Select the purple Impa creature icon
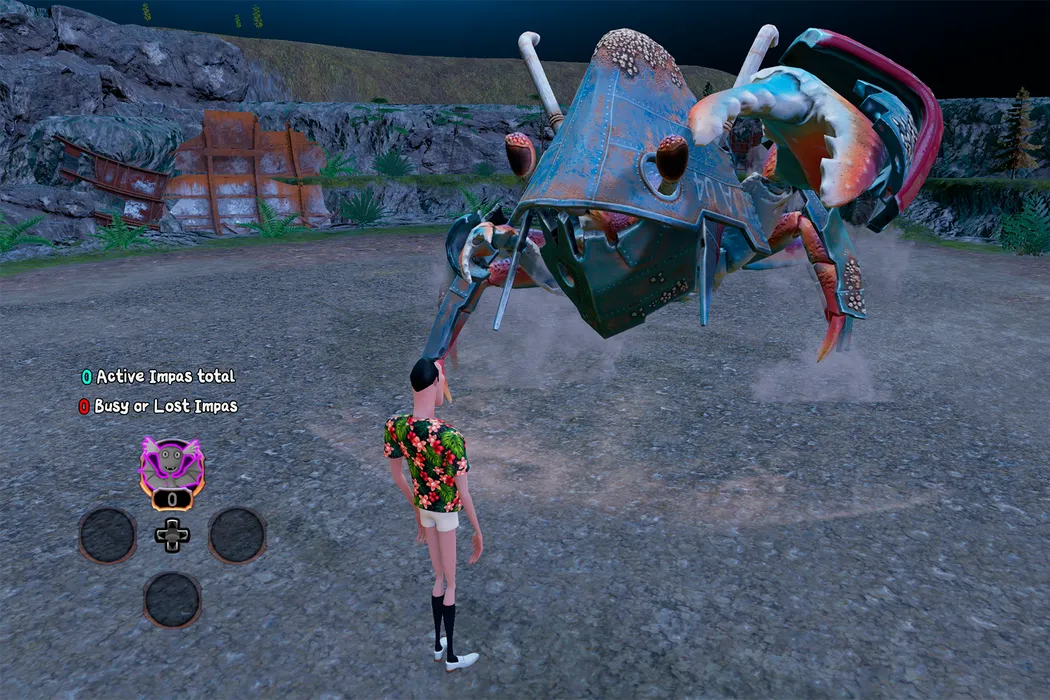 click(x=172, y=464)
